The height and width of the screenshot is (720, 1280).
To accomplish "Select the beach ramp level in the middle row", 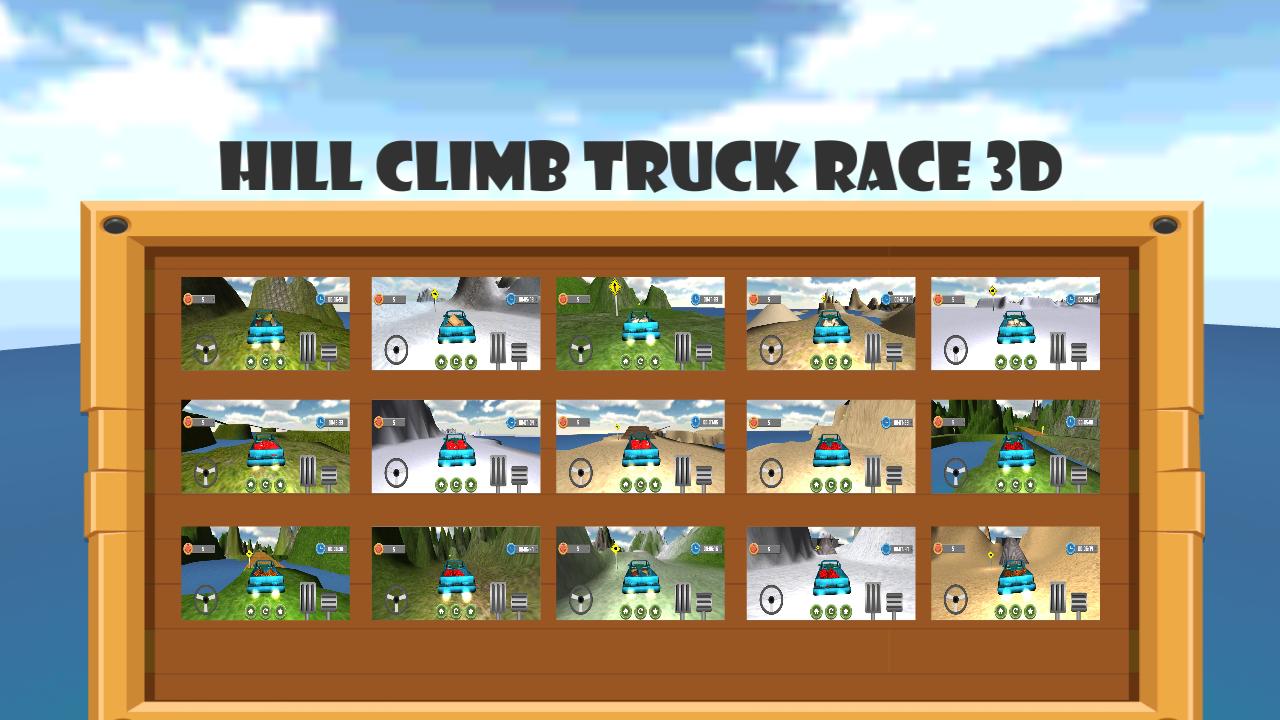I will coord(640,447).
